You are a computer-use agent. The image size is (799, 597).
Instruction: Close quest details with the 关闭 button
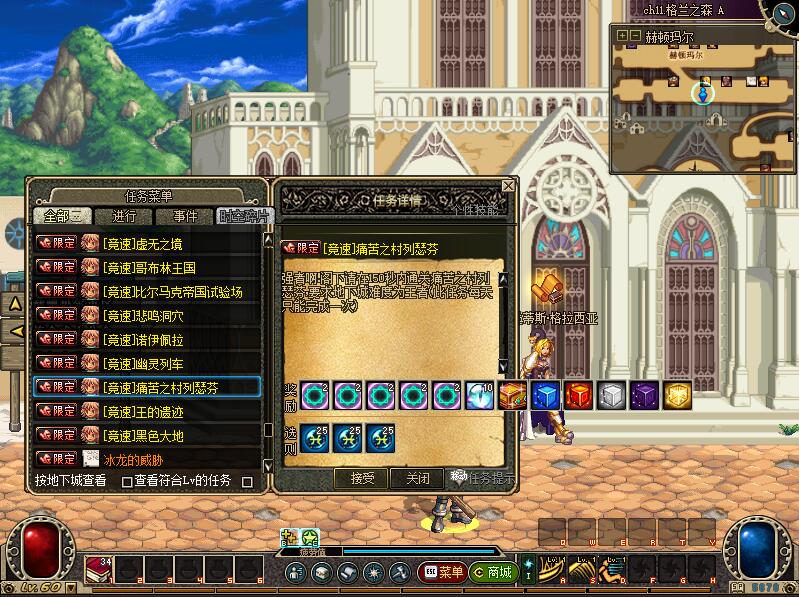coord(417,478)
